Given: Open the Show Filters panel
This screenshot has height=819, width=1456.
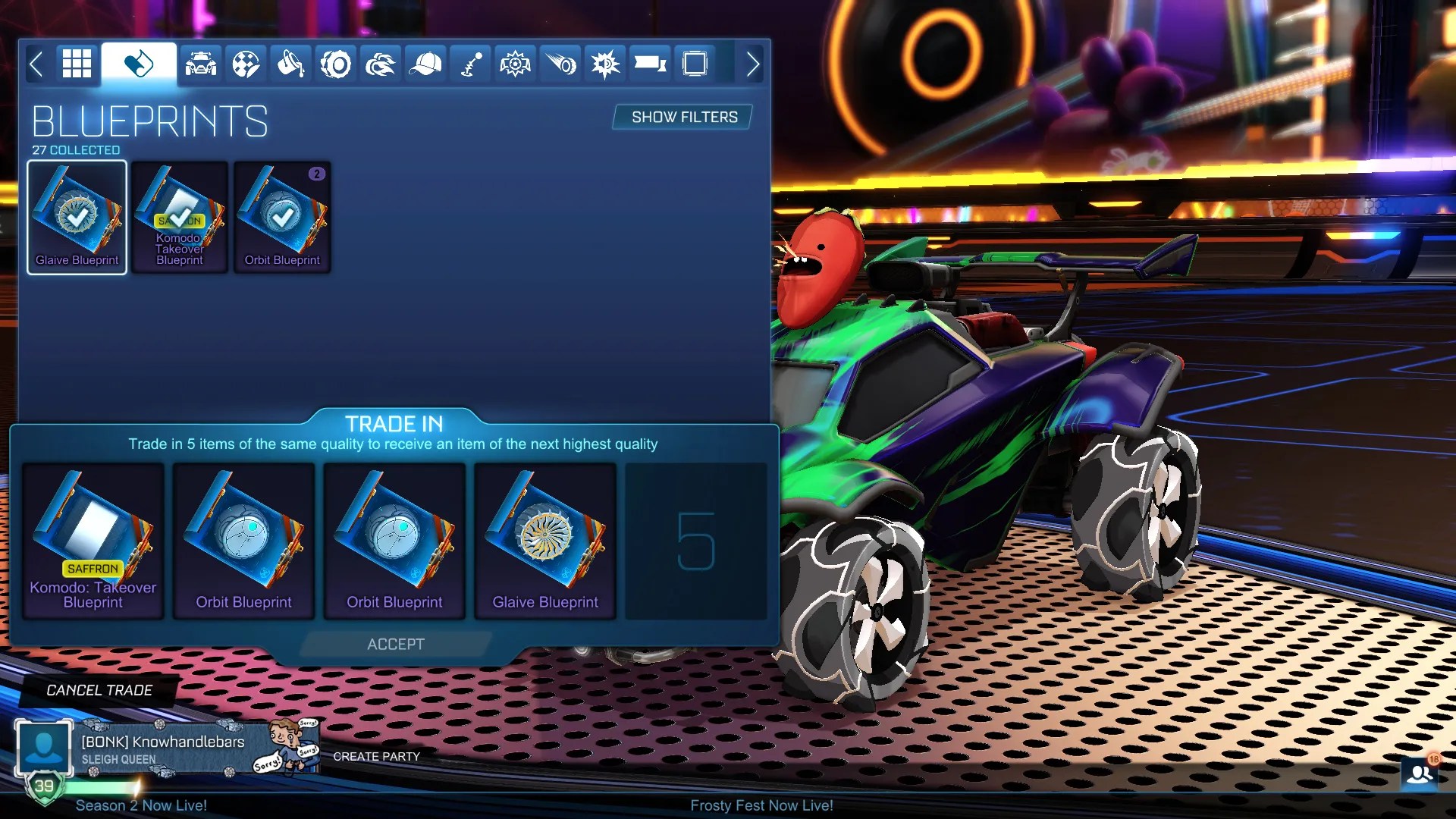Looking at the screenshot, I should 681,117.
